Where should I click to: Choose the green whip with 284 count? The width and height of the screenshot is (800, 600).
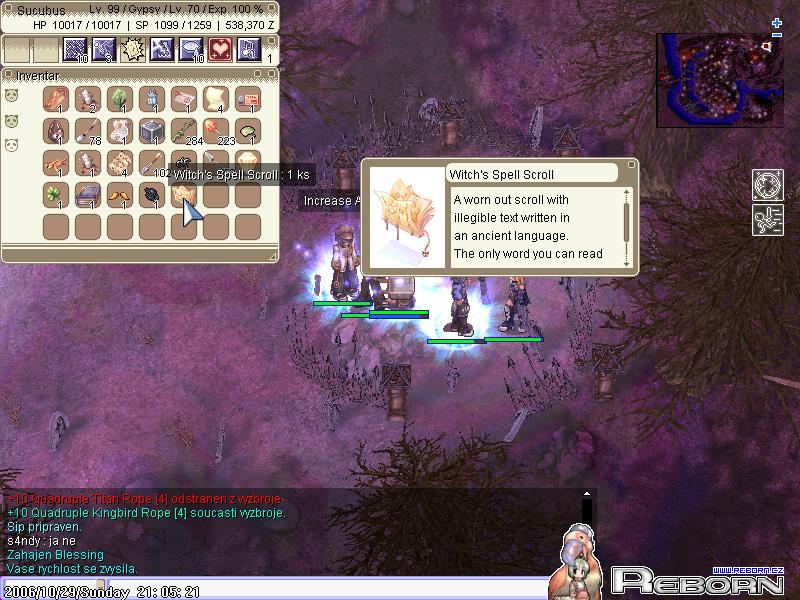(x=182, y=131)
